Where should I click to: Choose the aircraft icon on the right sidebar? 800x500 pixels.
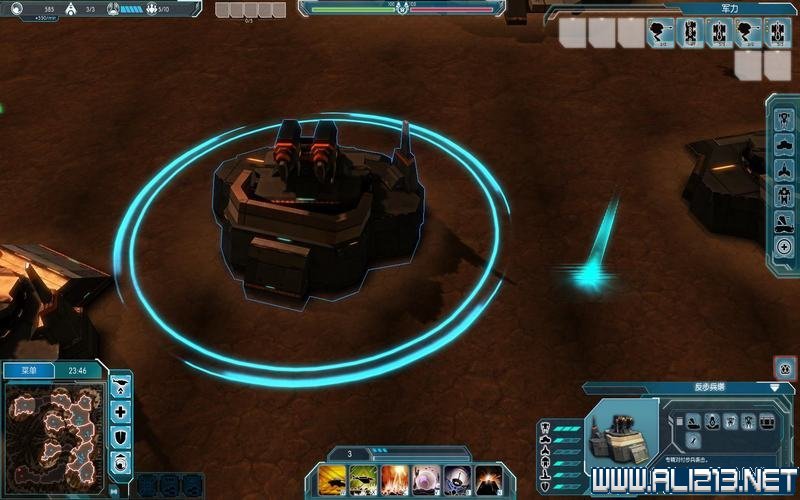[784, 169]
